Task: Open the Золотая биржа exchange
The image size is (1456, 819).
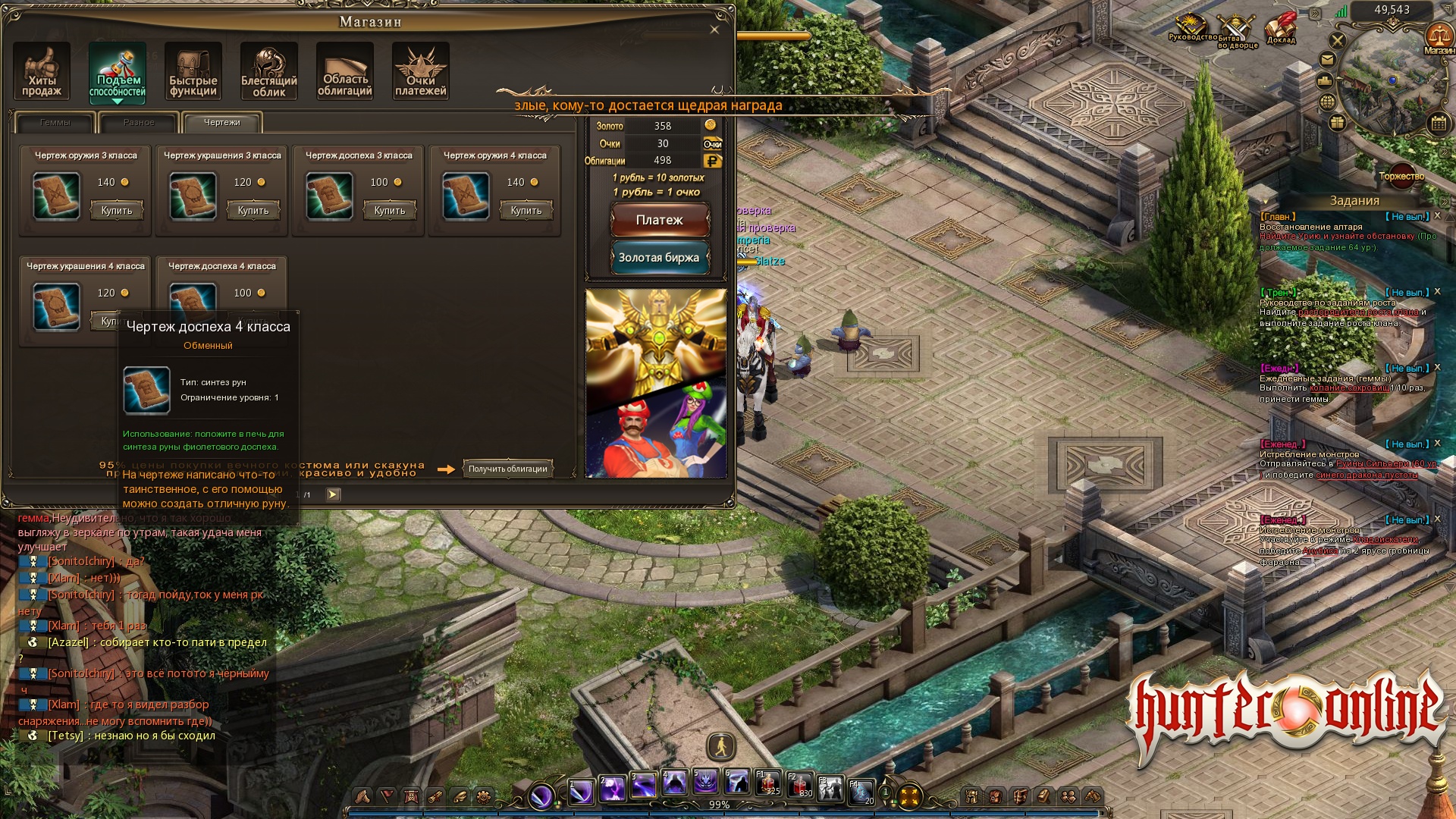Action: pyautogui.click(x=660, y=258)
